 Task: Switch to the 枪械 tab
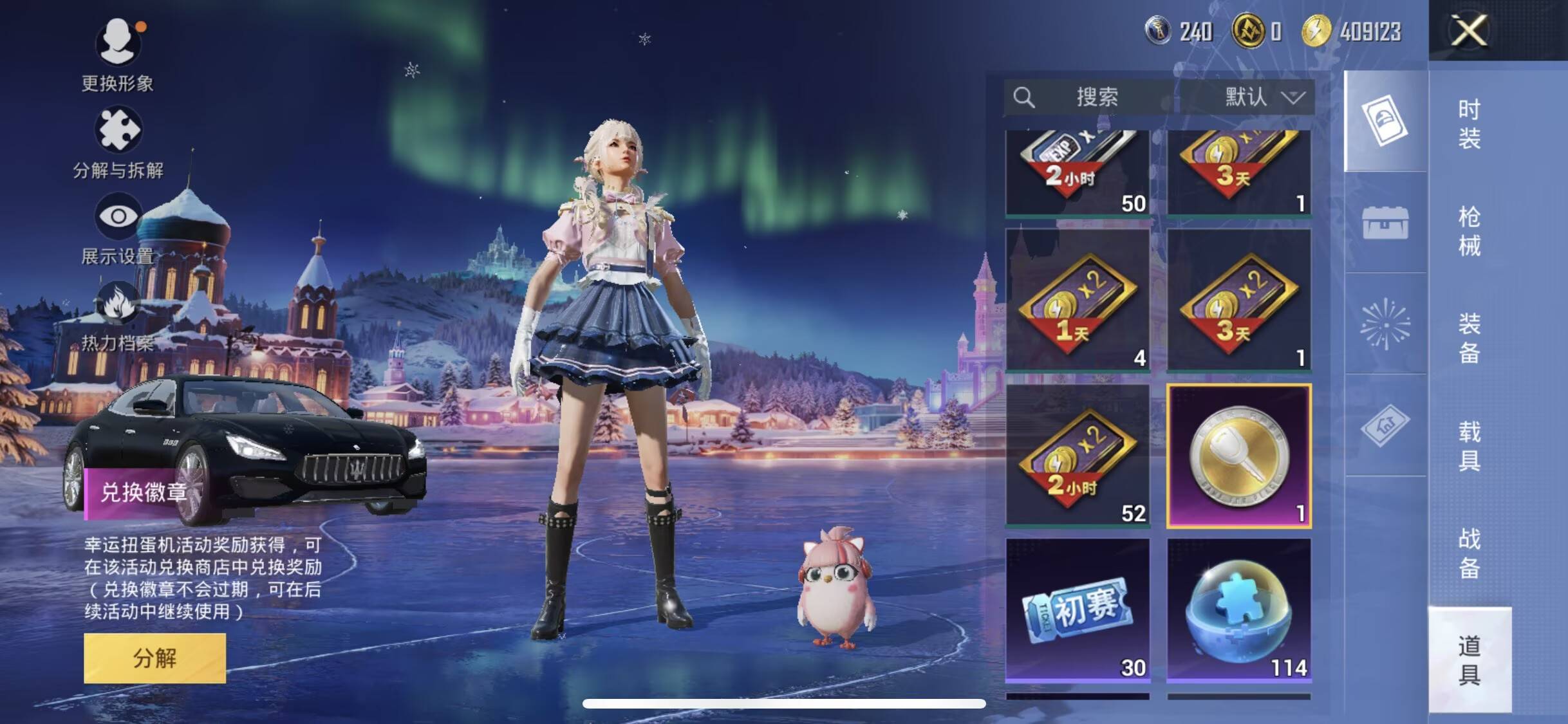click(x=1469, y=230)
